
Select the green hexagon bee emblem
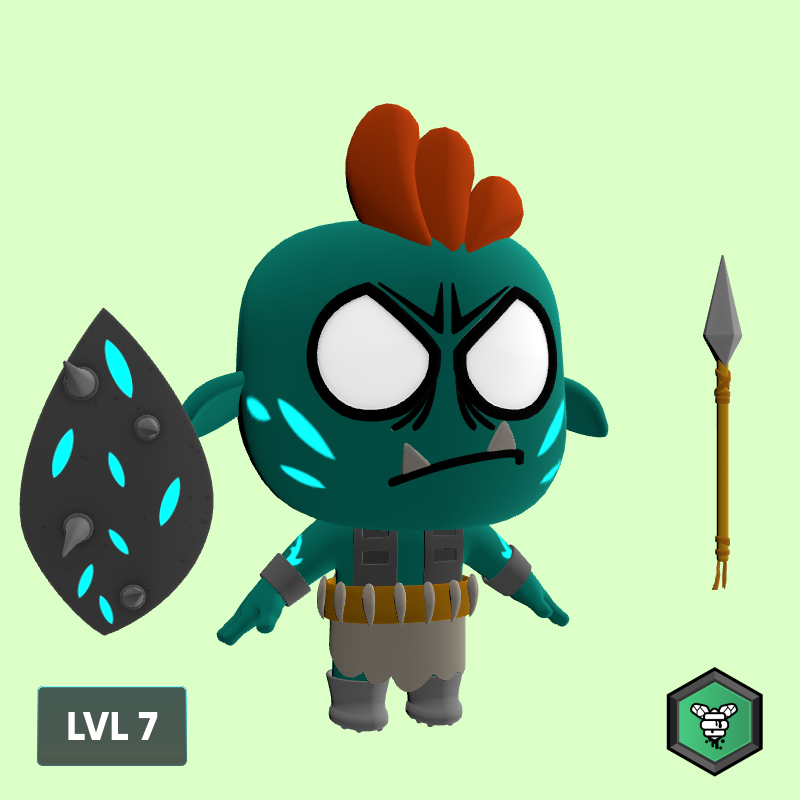click(714, 721)
